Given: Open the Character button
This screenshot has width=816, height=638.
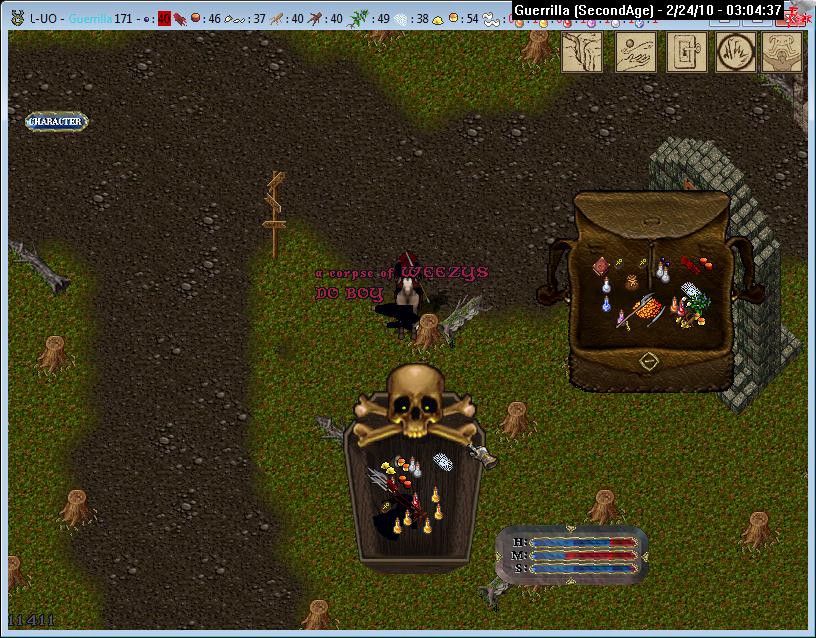Looking at the screenshot, I should pos(56,122).
